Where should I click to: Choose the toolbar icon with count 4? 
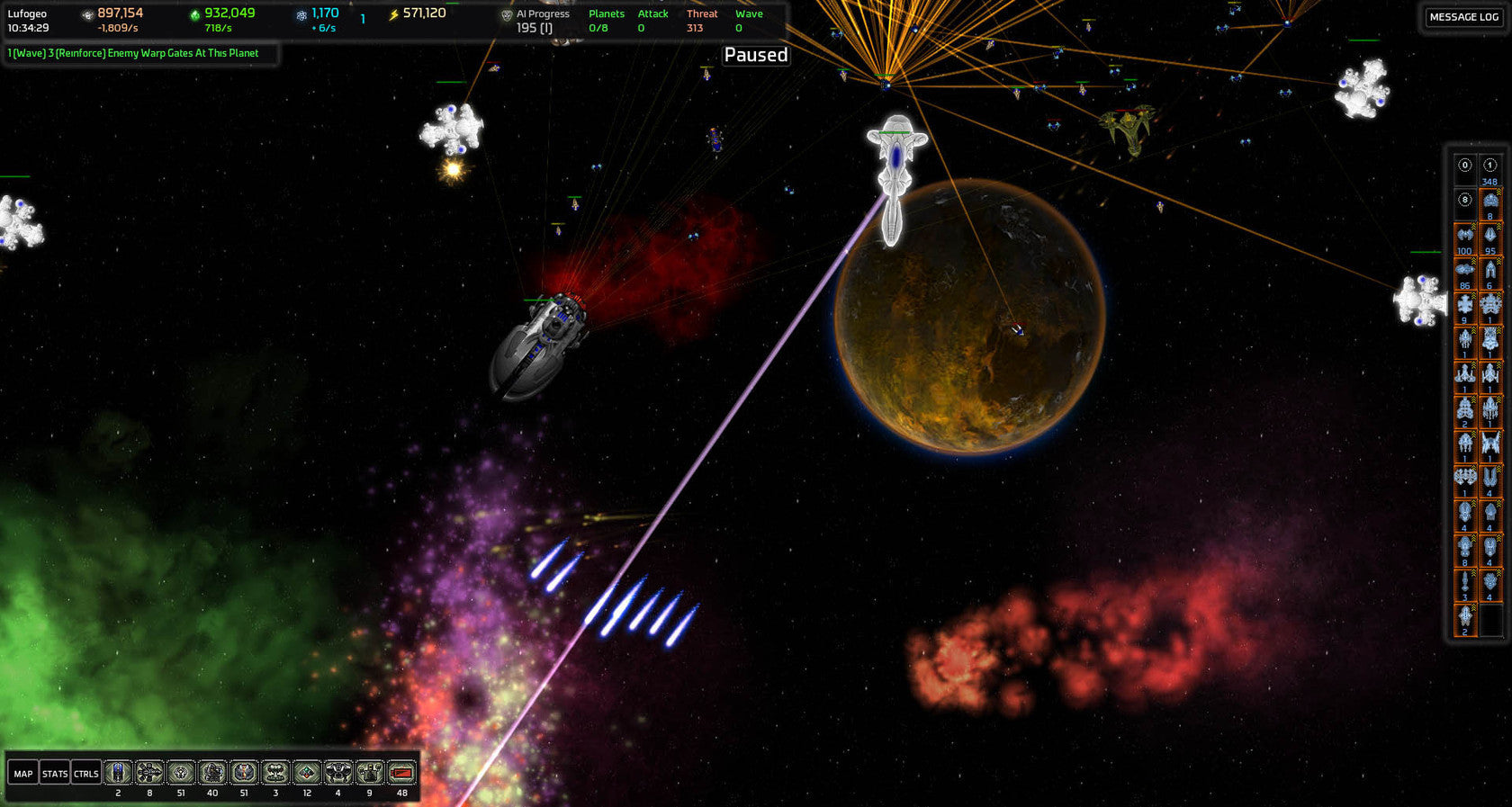point(338,773)
